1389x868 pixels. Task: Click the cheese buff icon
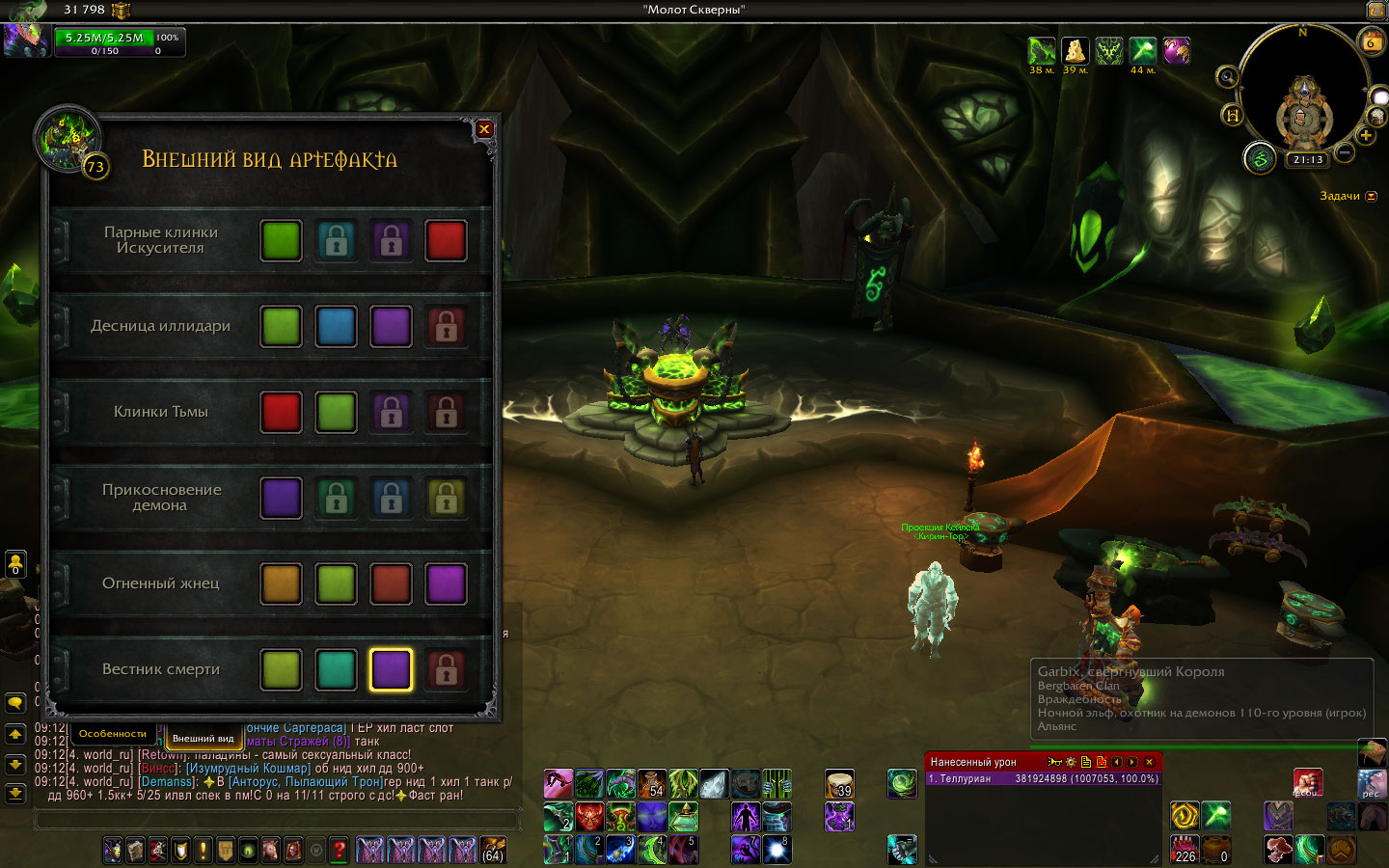(x=1075, y=50)
